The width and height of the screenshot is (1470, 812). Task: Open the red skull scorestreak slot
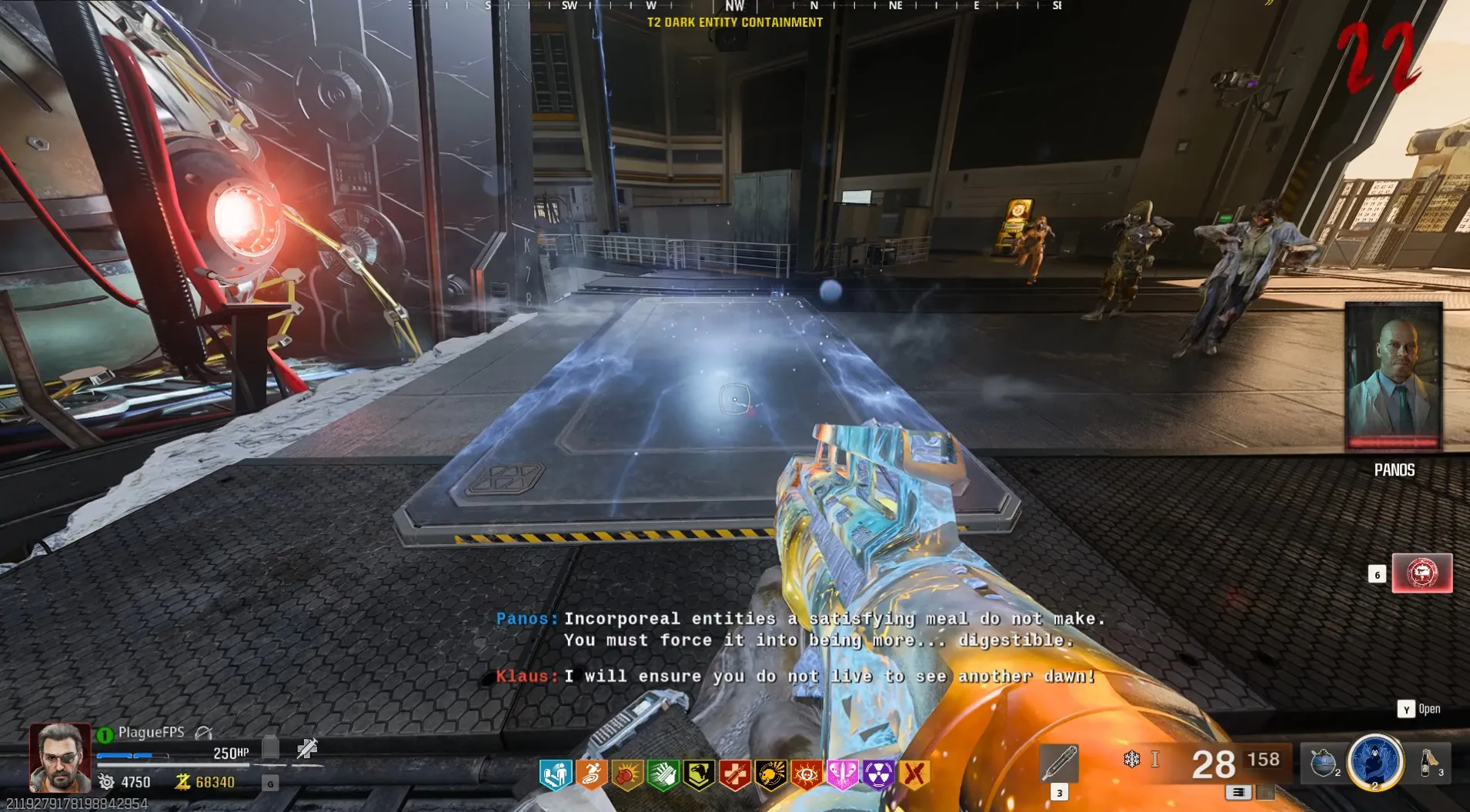coord(1422,573)
